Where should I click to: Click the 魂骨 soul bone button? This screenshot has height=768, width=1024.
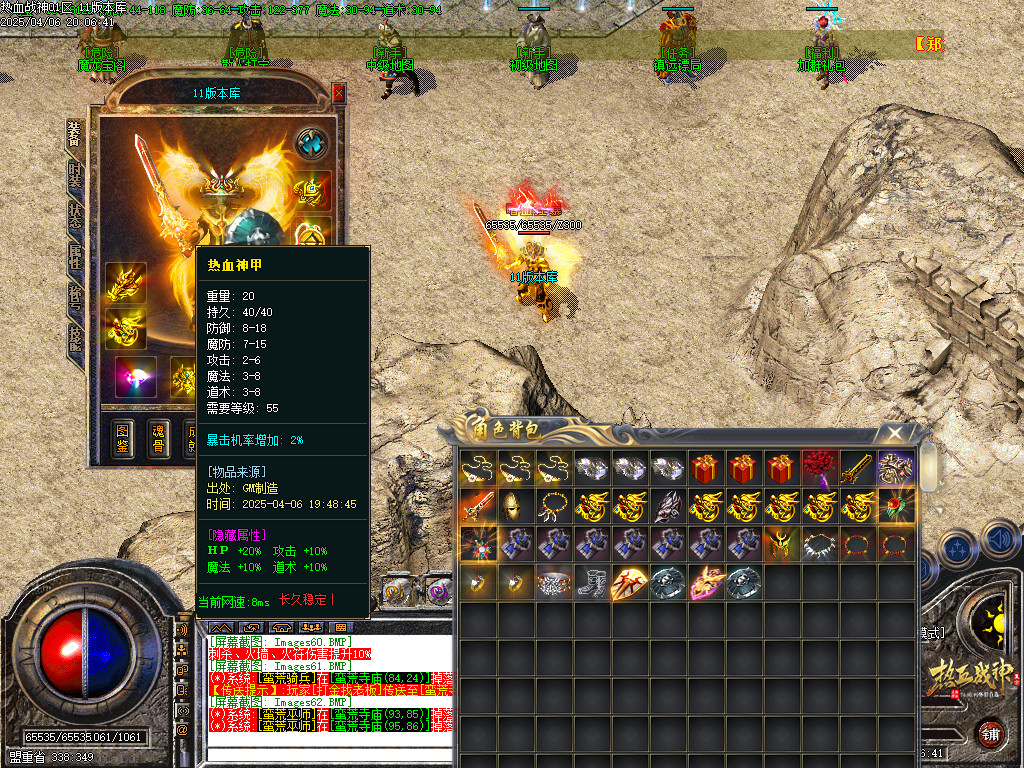(x=158, y=439)
